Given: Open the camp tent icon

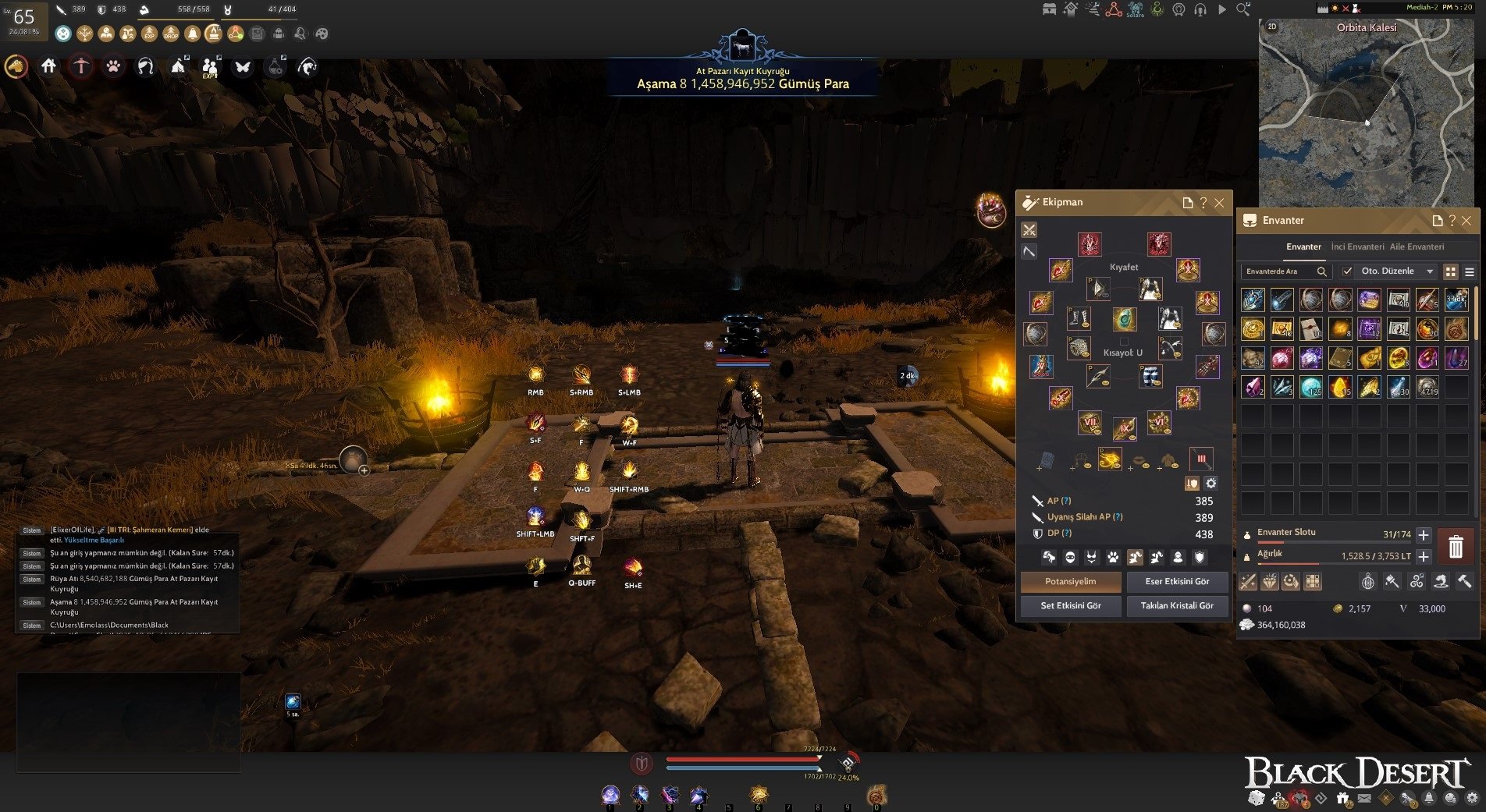Looking at the screenshot, I should pyautogui.click(x=178, y=67).
